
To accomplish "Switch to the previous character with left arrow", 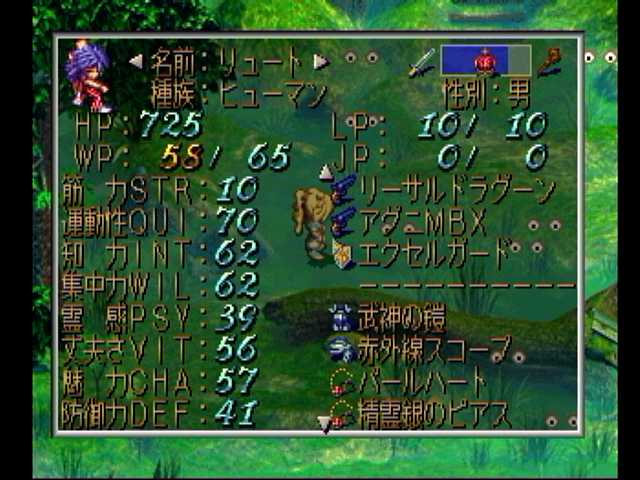I will click(x=136, y=62).
